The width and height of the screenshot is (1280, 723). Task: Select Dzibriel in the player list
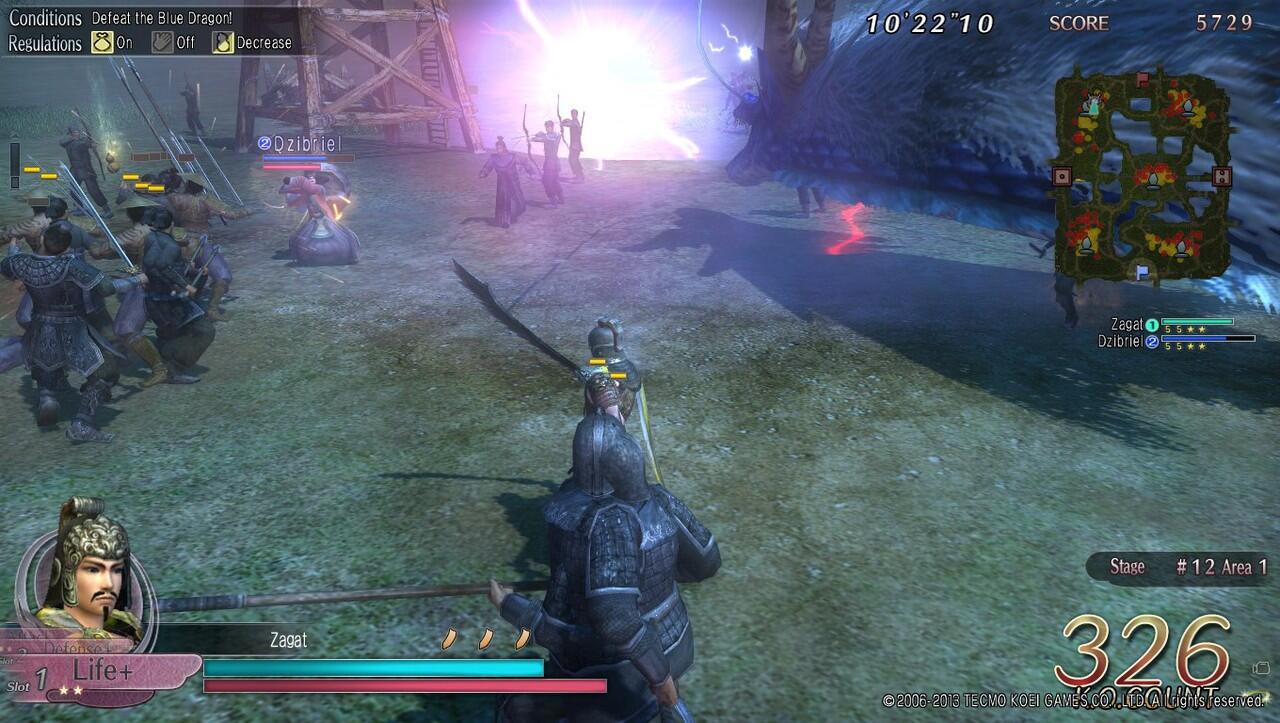point(1120,341)
